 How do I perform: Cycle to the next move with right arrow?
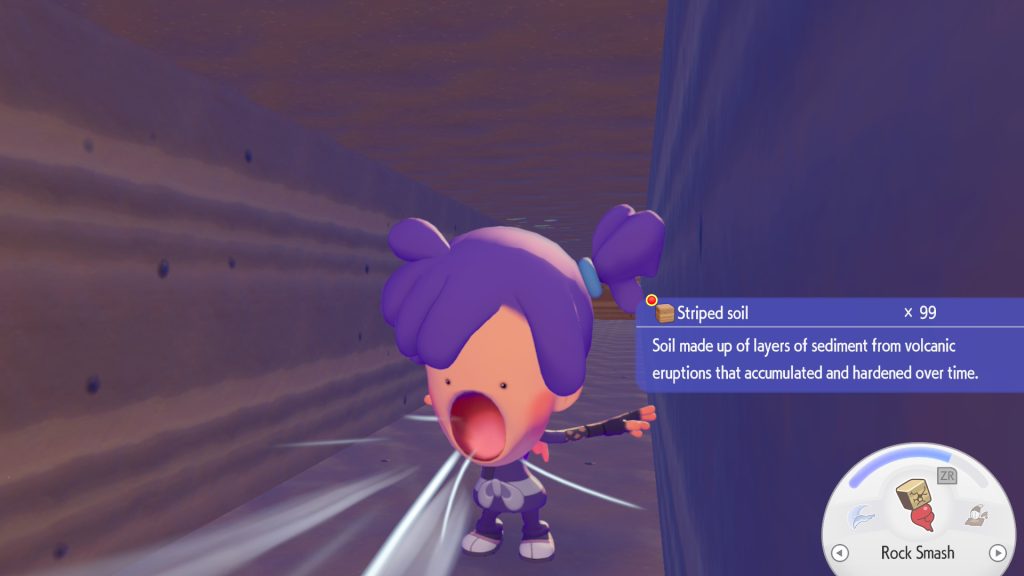coord(996,553)
